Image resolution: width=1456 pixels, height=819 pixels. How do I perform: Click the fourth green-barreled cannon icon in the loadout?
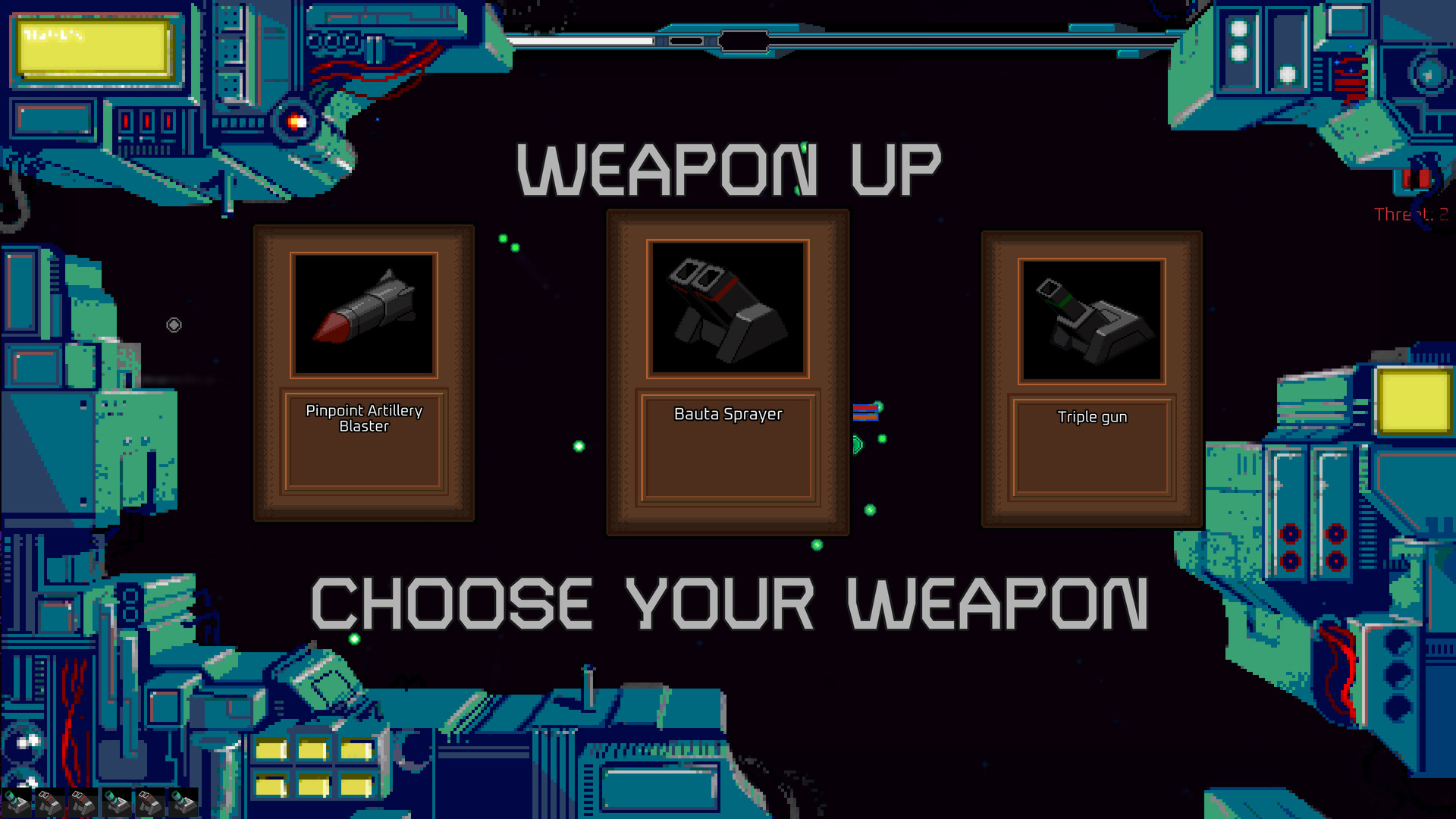tap(117, 802)
